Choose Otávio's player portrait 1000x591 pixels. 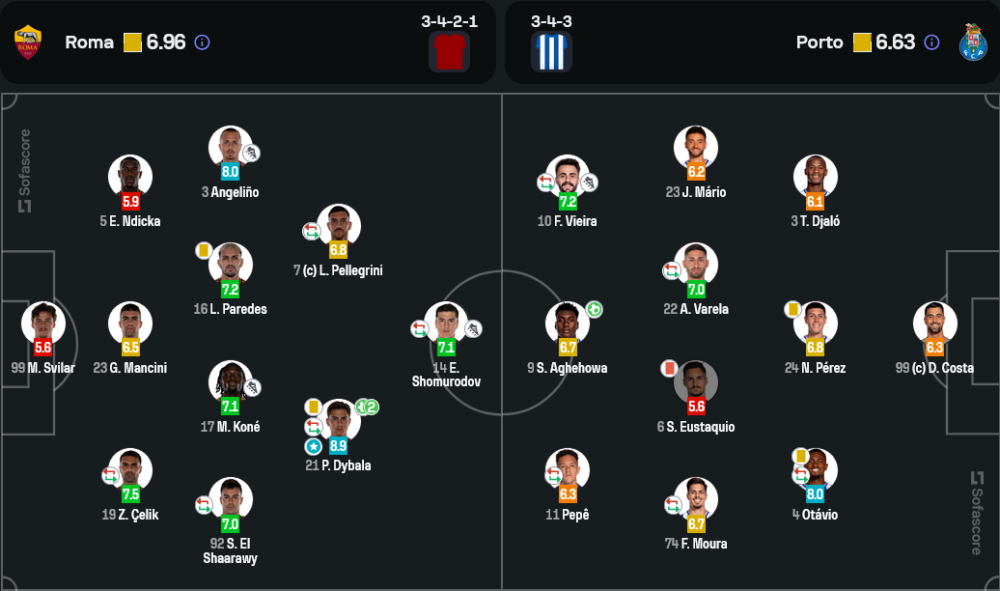click(815, 470)
